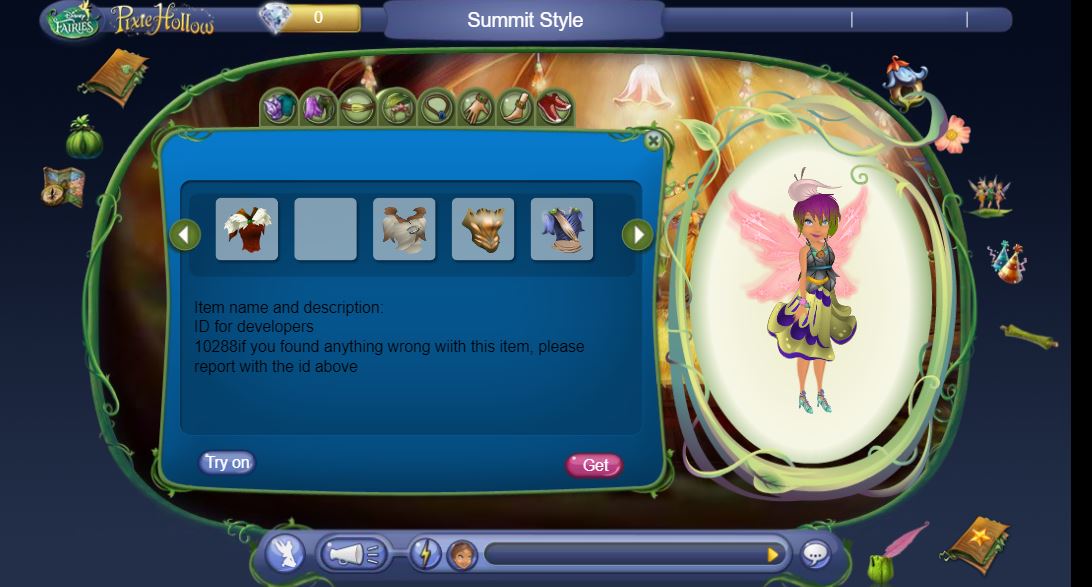Select the red and white top
This screenshot has width=1092, height=587.
tap(247, 229)
